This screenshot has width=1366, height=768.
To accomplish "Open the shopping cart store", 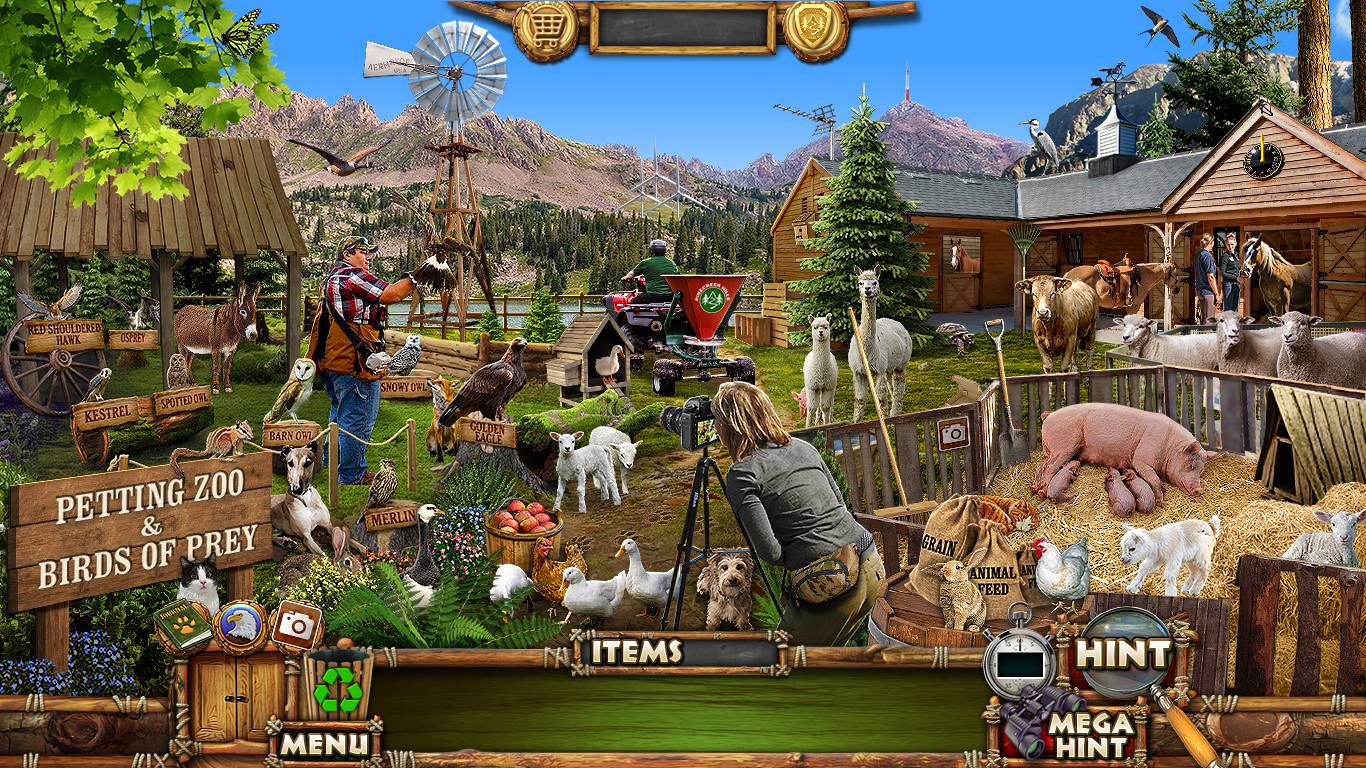I will [545, 27].
